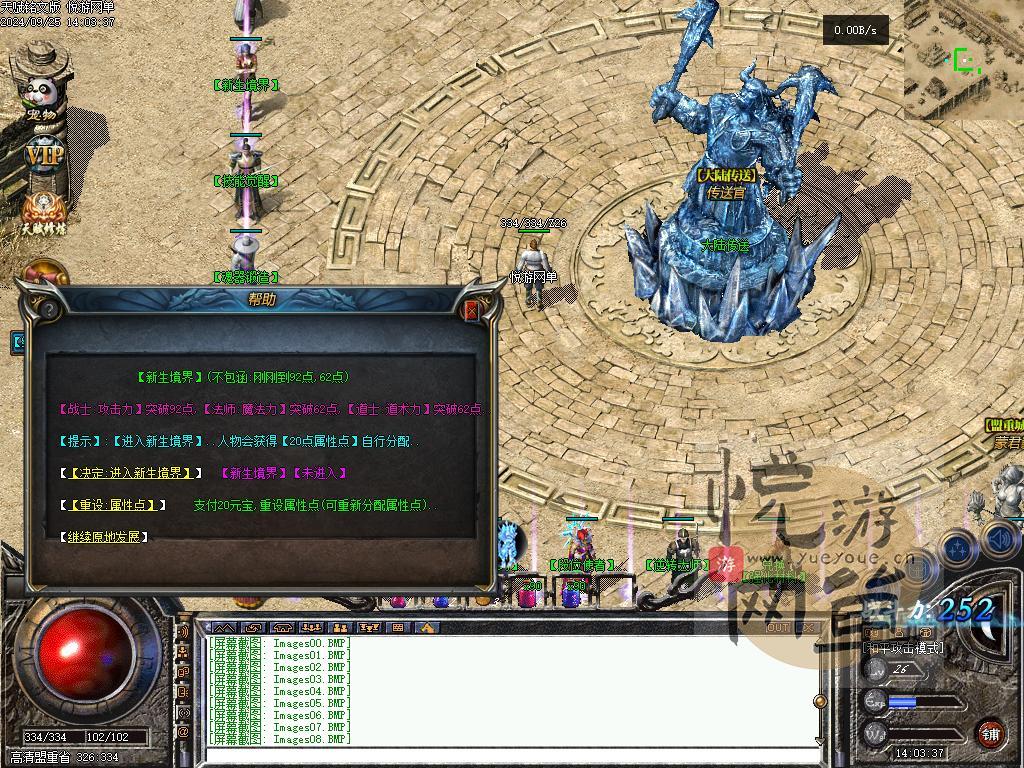Select 重设:属性点 reset attribute points
Viewport: 1024px width, 768px height.
(114, 506)
